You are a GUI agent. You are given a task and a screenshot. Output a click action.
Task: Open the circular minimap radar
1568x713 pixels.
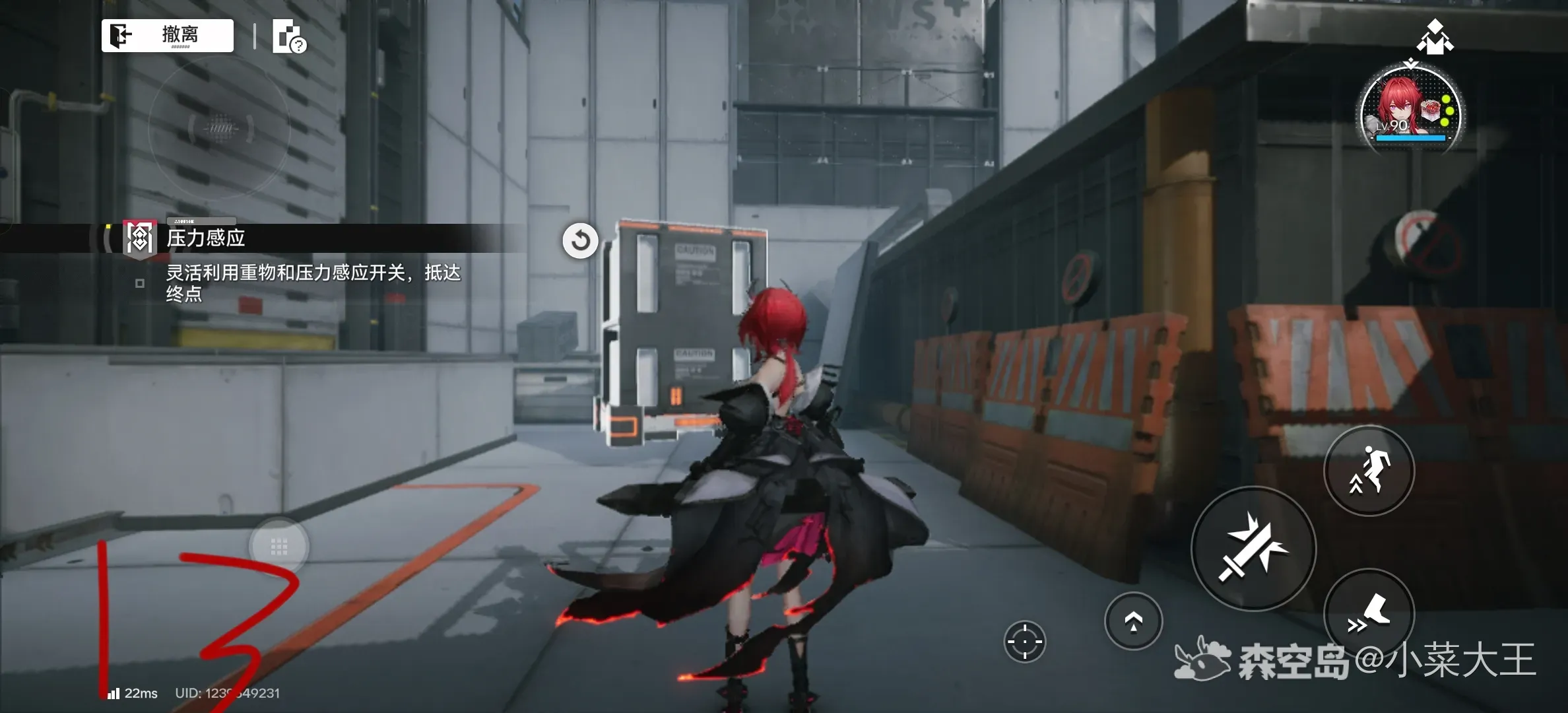tap(220, 127)
